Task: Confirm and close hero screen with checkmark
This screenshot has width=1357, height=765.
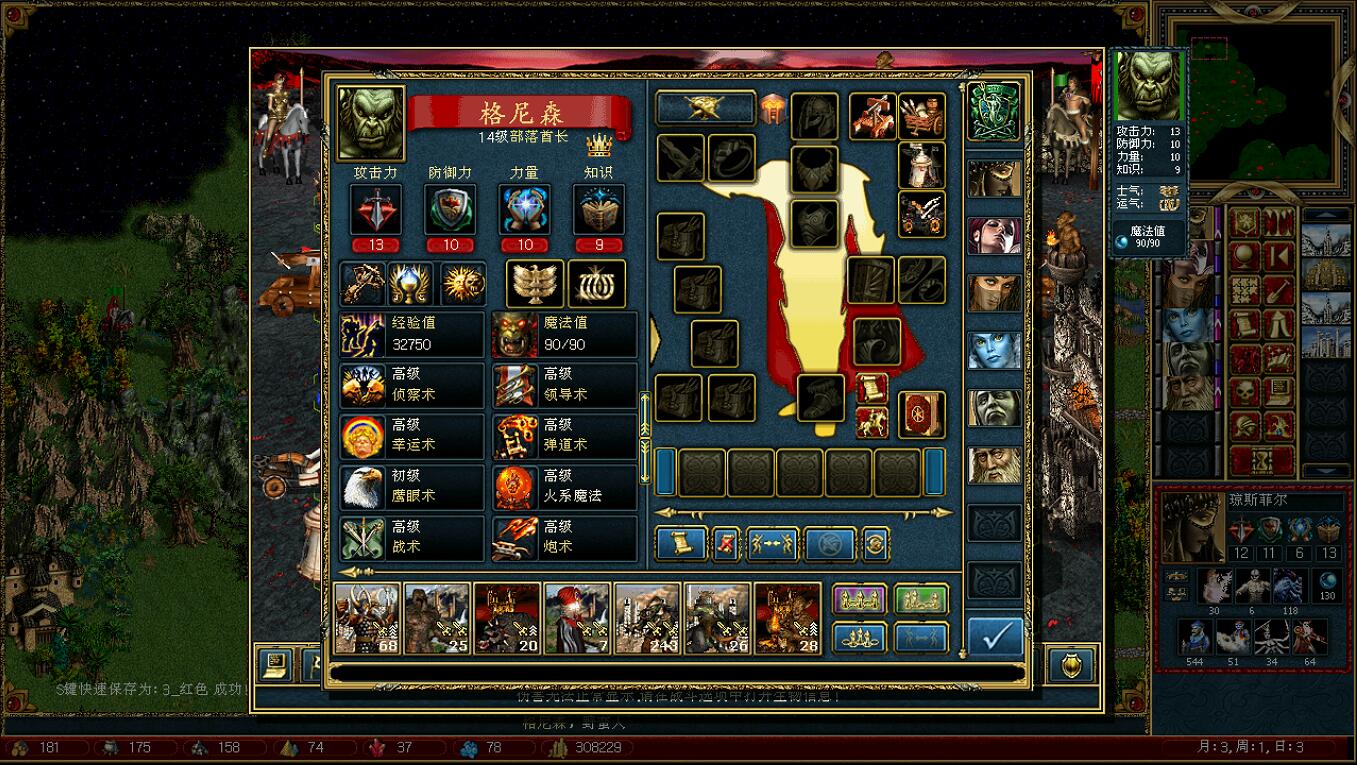Action: tap(996, 637)
